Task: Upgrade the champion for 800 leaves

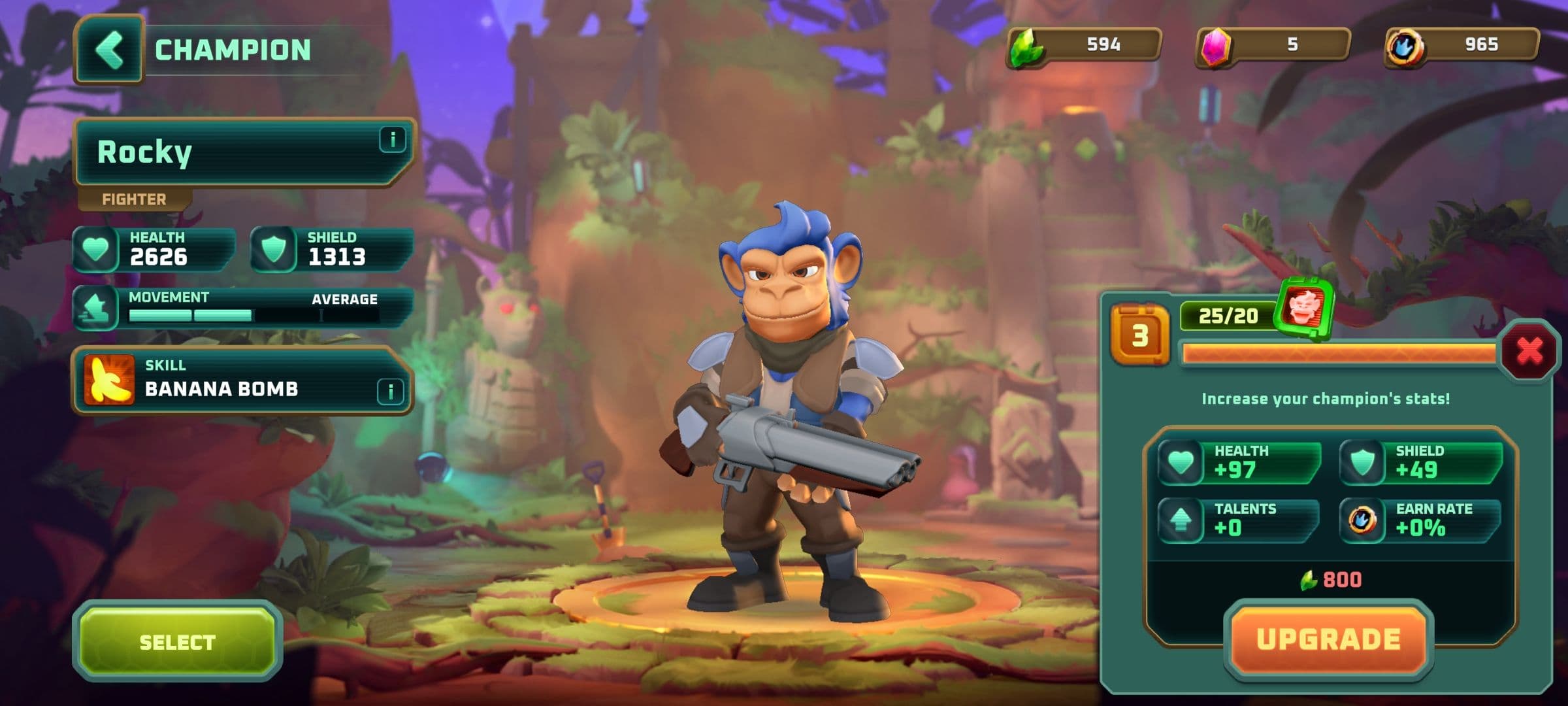Action: tap(1328, 640)
